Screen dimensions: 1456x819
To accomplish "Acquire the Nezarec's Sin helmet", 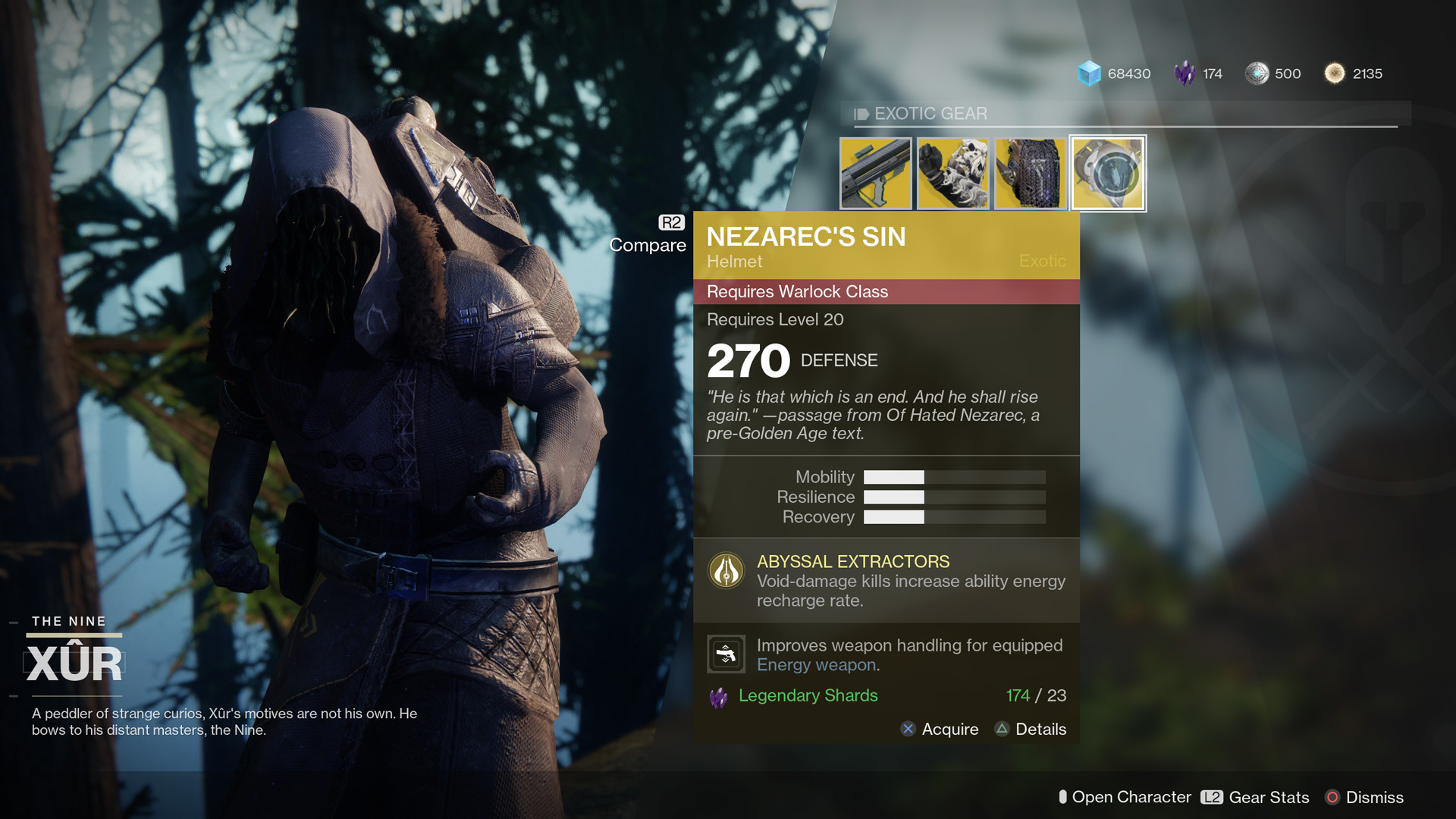I will point(940,730).
